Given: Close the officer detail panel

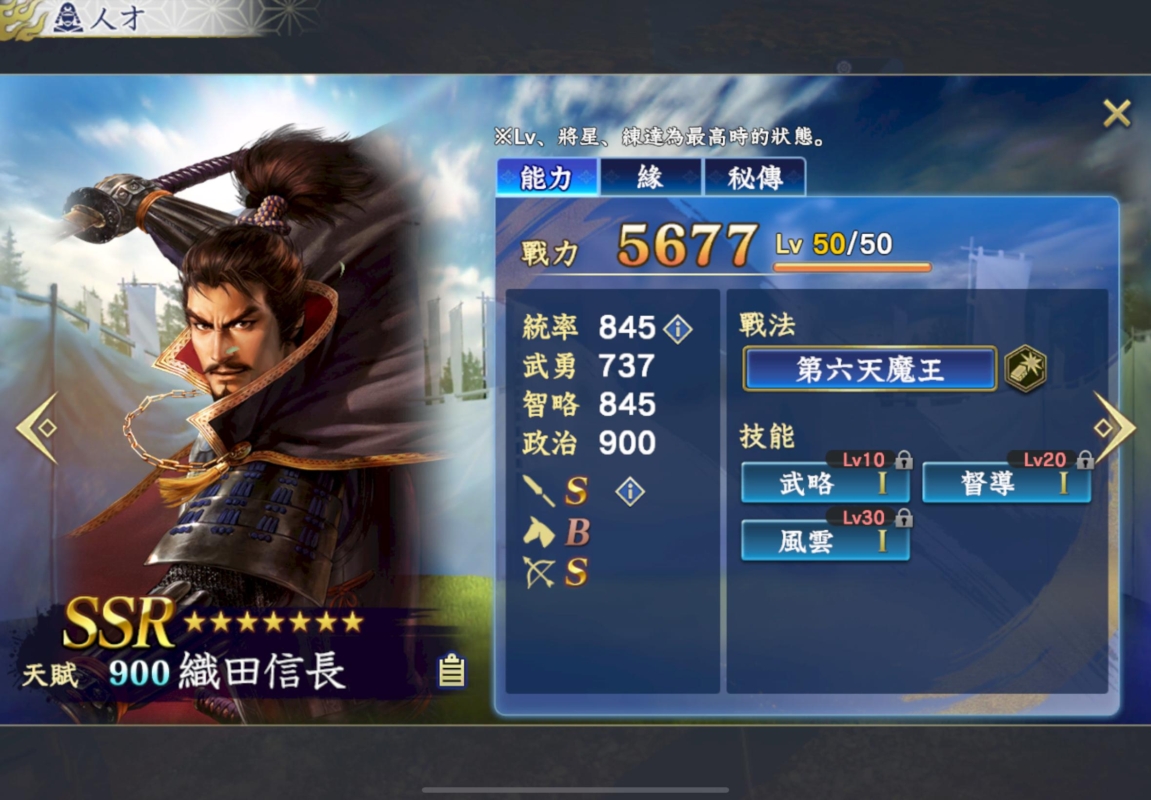Looking at the screenshot, I should tap(1116, 114).
